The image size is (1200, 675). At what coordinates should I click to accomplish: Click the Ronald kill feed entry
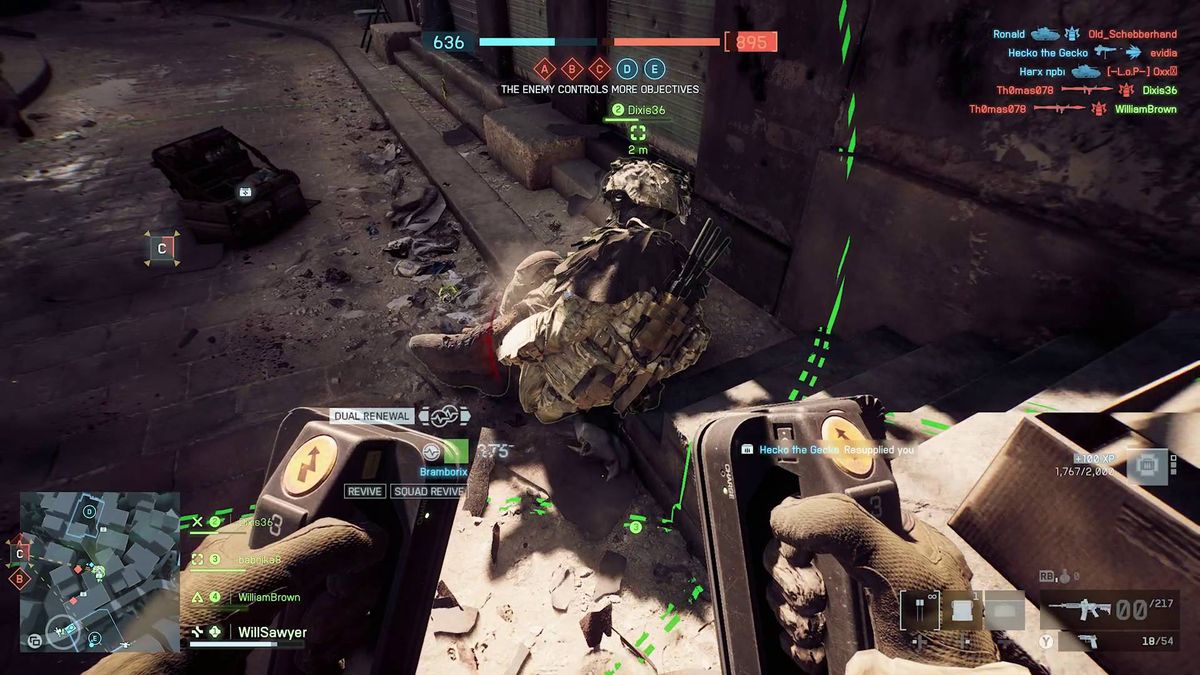coord(1009,34)
